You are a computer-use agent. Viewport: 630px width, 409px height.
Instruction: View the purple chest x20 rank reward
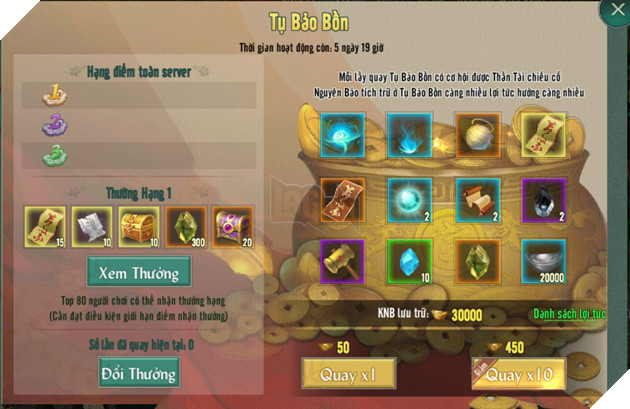click(x=232, y=225)
